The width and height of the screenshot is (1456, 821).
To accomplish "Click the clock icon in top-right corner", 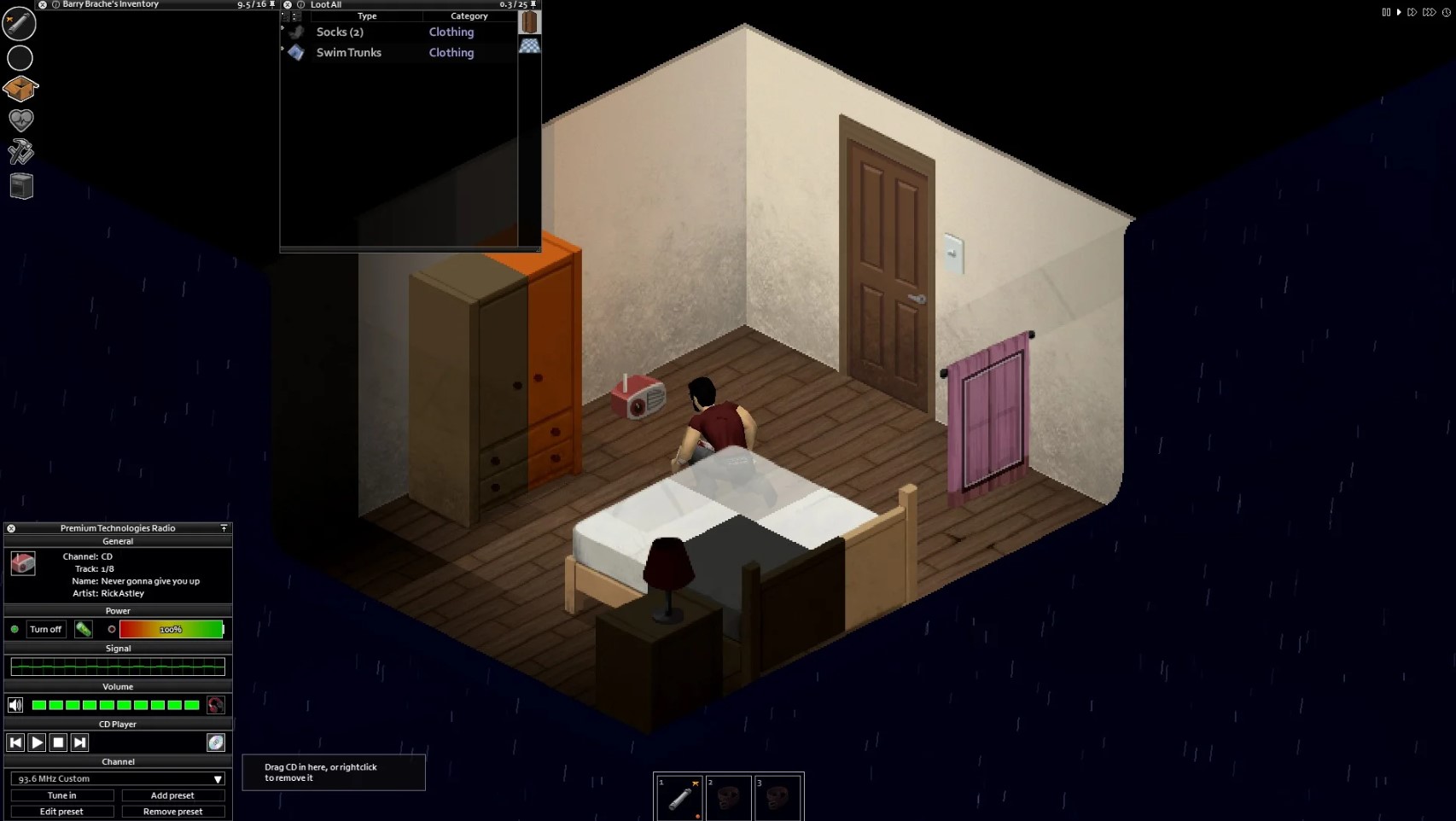I will coord(1447,12).
